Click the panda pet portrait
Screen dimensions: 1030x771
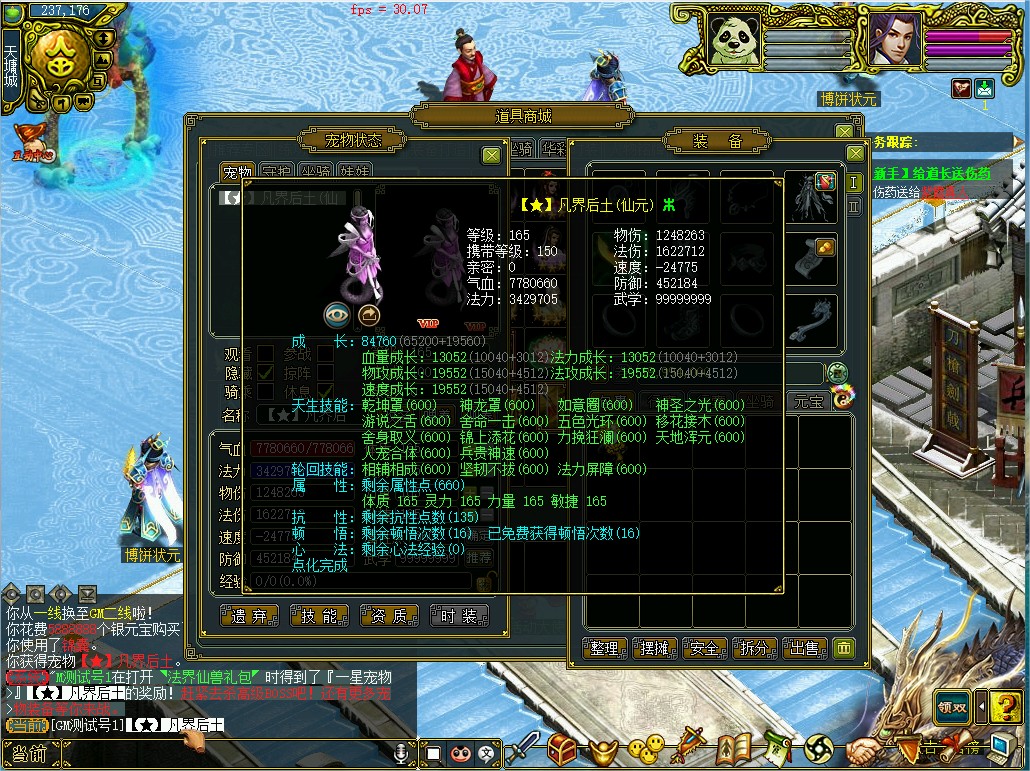pos(735,39)
